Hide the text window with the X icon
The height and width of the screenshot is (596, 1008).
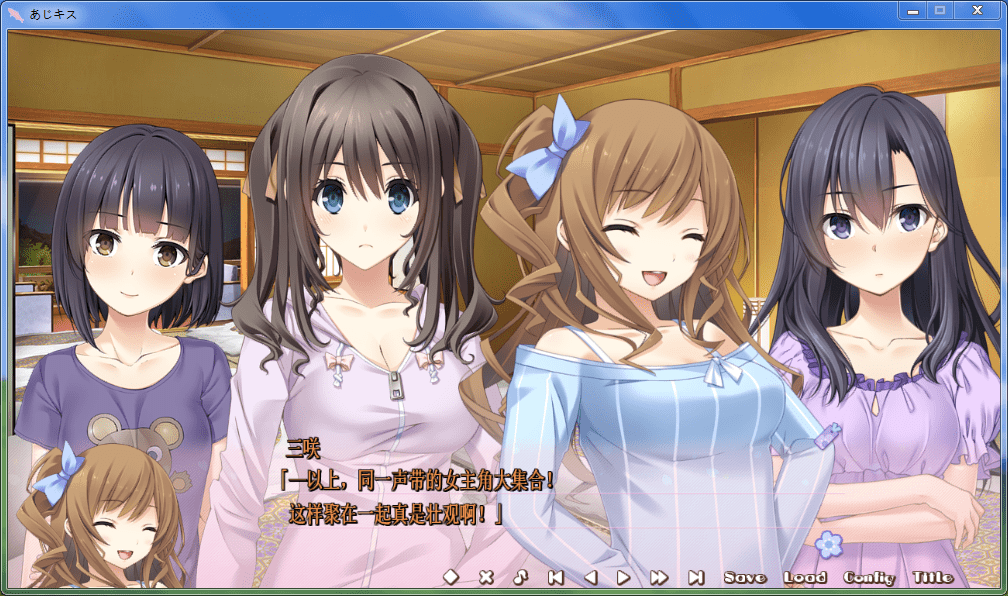pos(486,577)
